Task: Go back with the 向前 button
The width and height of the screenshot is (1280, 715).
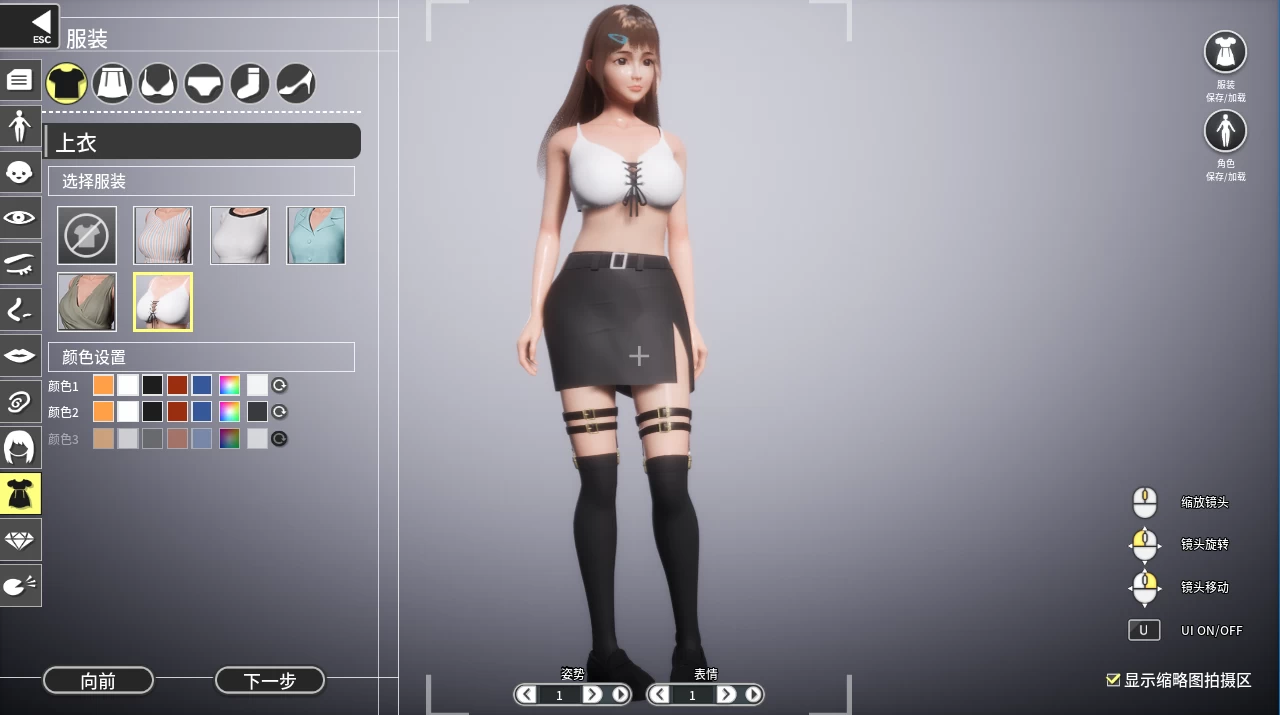Action: click(98, 681)
